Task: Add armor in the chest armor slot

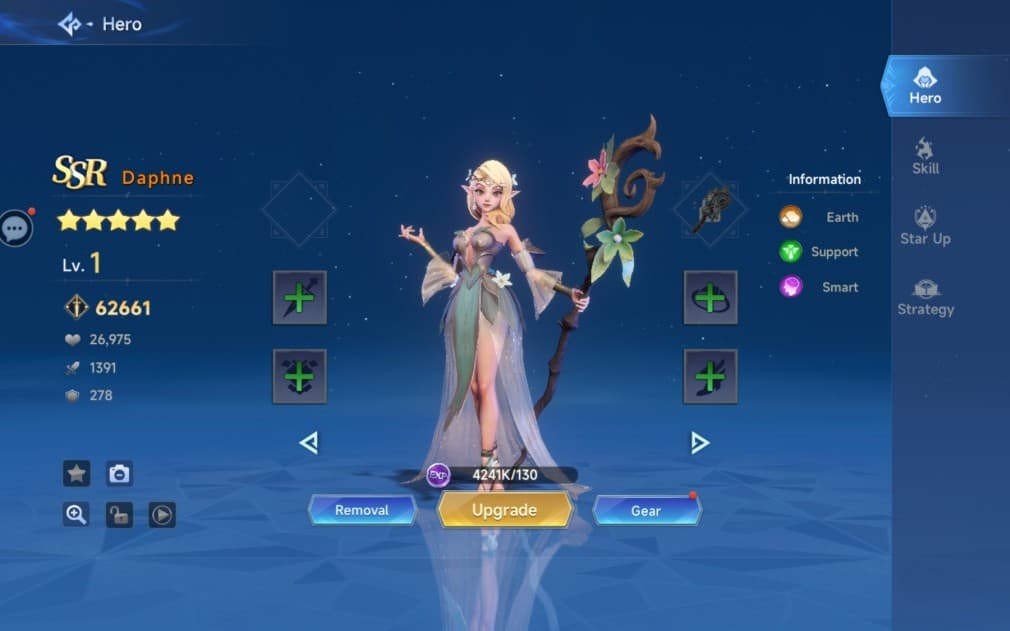Action: pyautogui.click(x=300, y=376)
